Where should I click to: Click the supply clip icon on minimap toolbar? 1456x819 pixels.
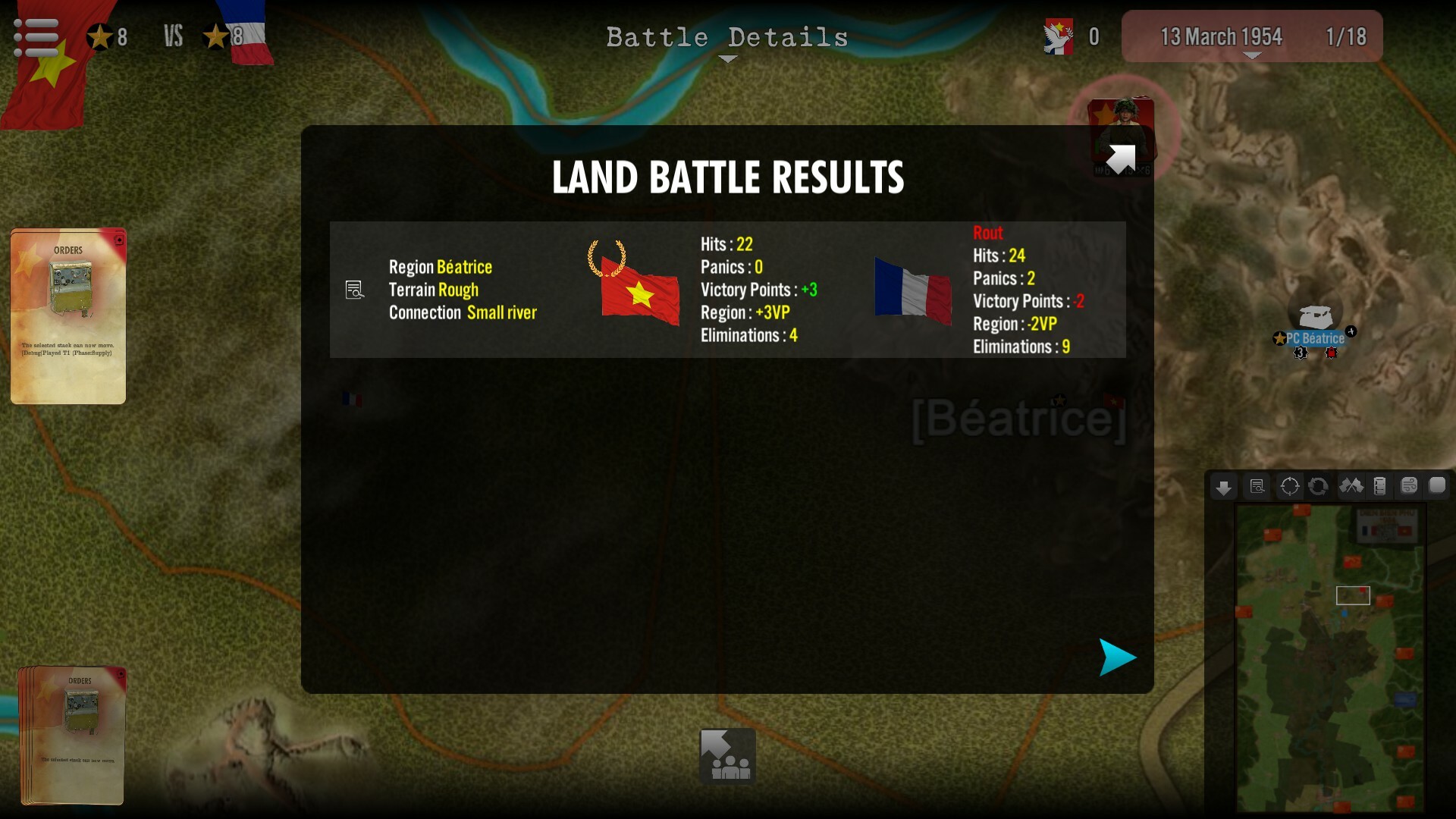coord(1382,486)
